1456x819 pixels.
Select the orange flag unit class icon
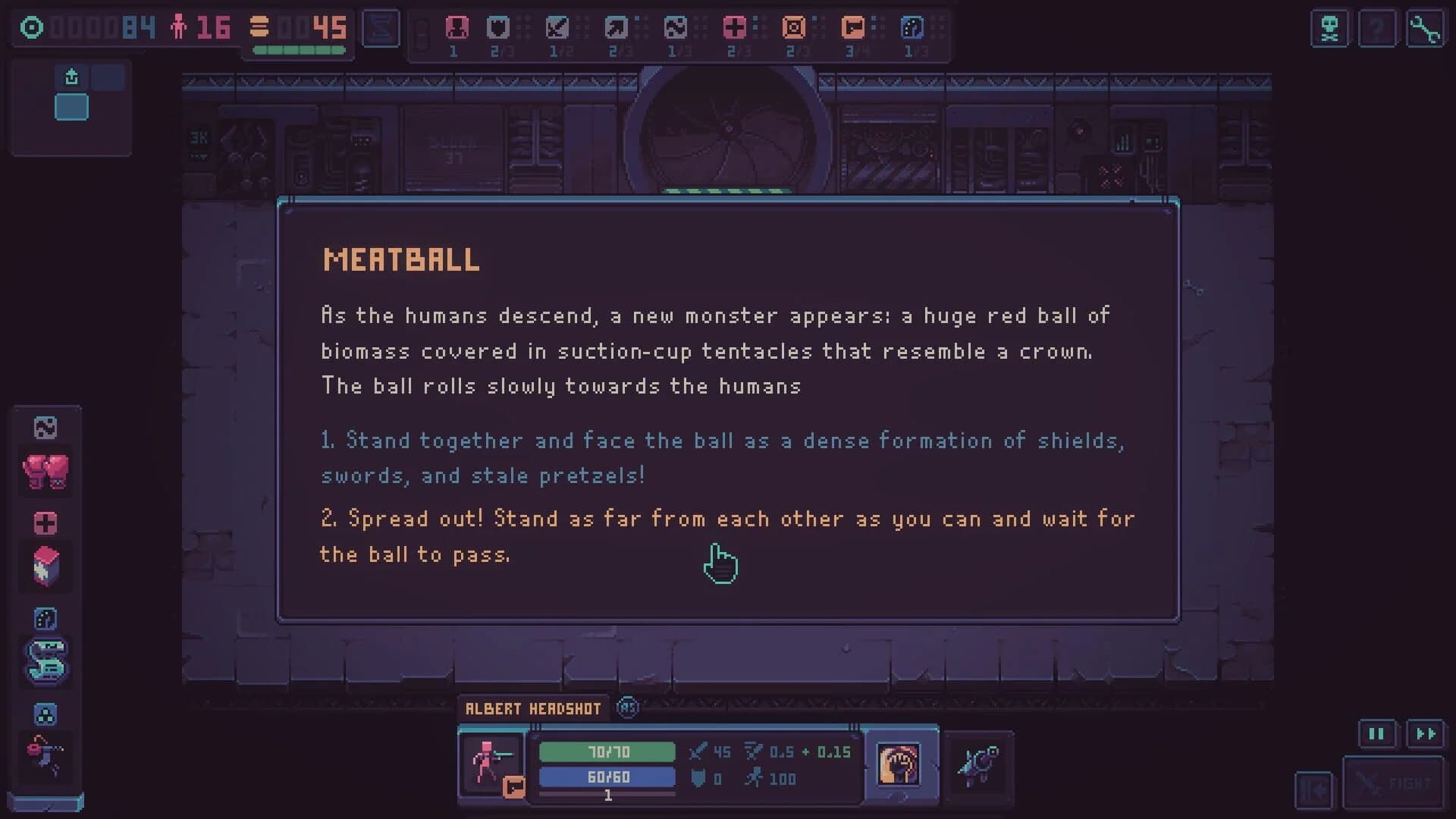pos(852,28)
